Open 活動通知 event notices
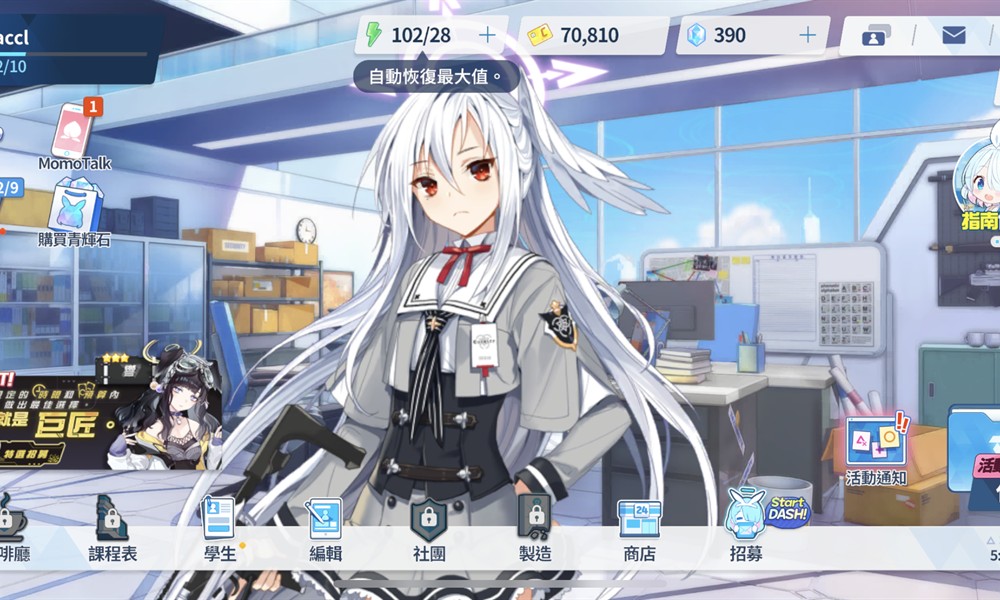1000x600 pixels. (875, 450)
